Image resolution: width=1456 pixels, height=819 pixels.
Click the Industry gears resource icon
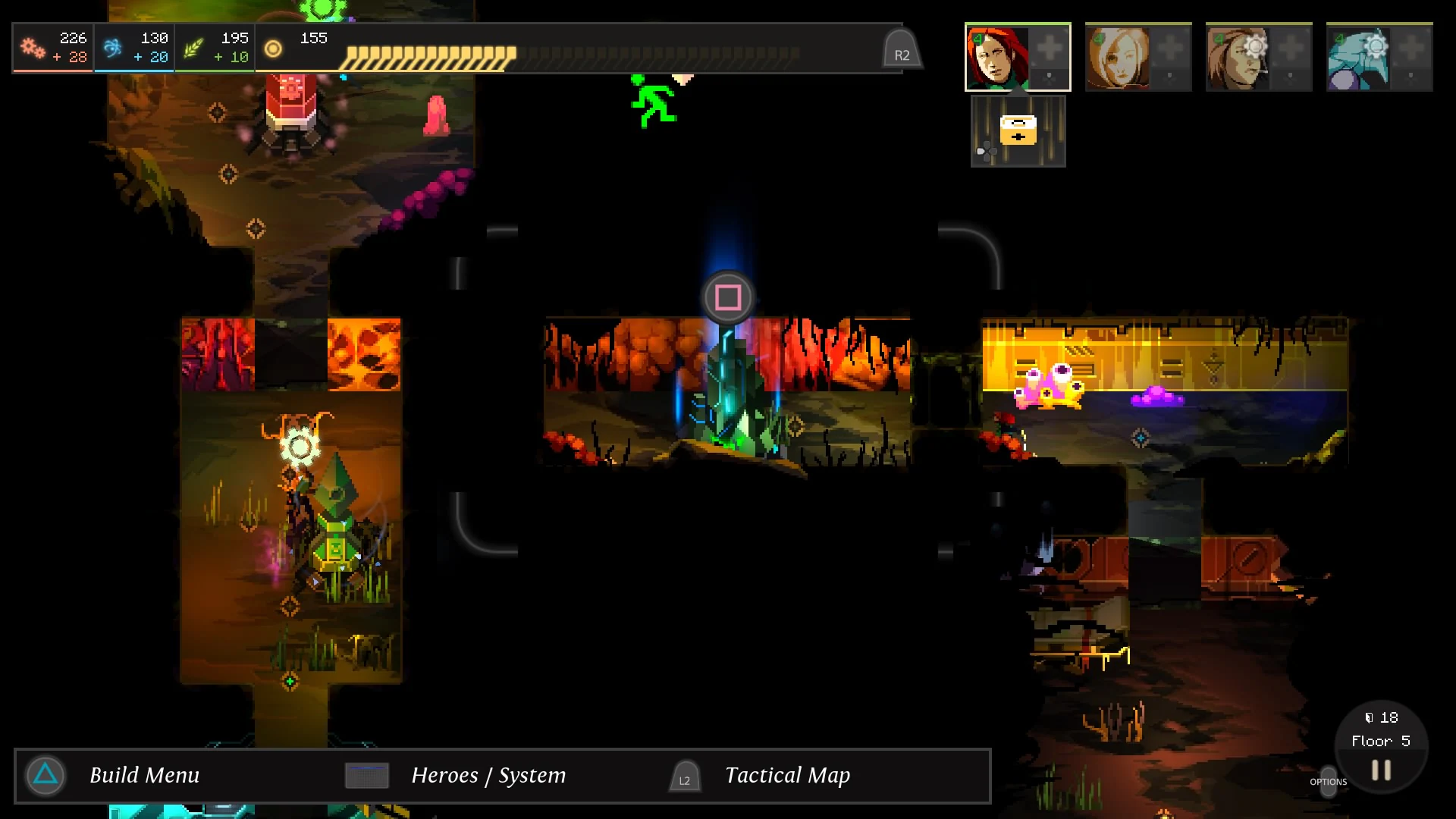[x=30, y=45]
